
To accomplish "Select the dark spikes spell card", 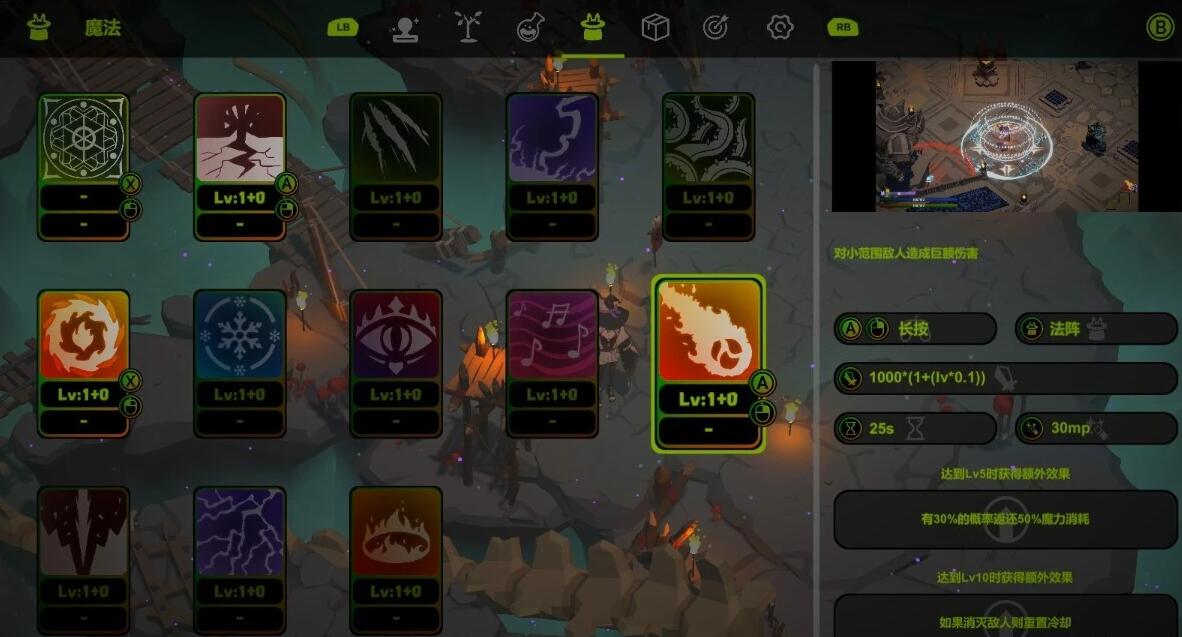I will click(84, 532).
